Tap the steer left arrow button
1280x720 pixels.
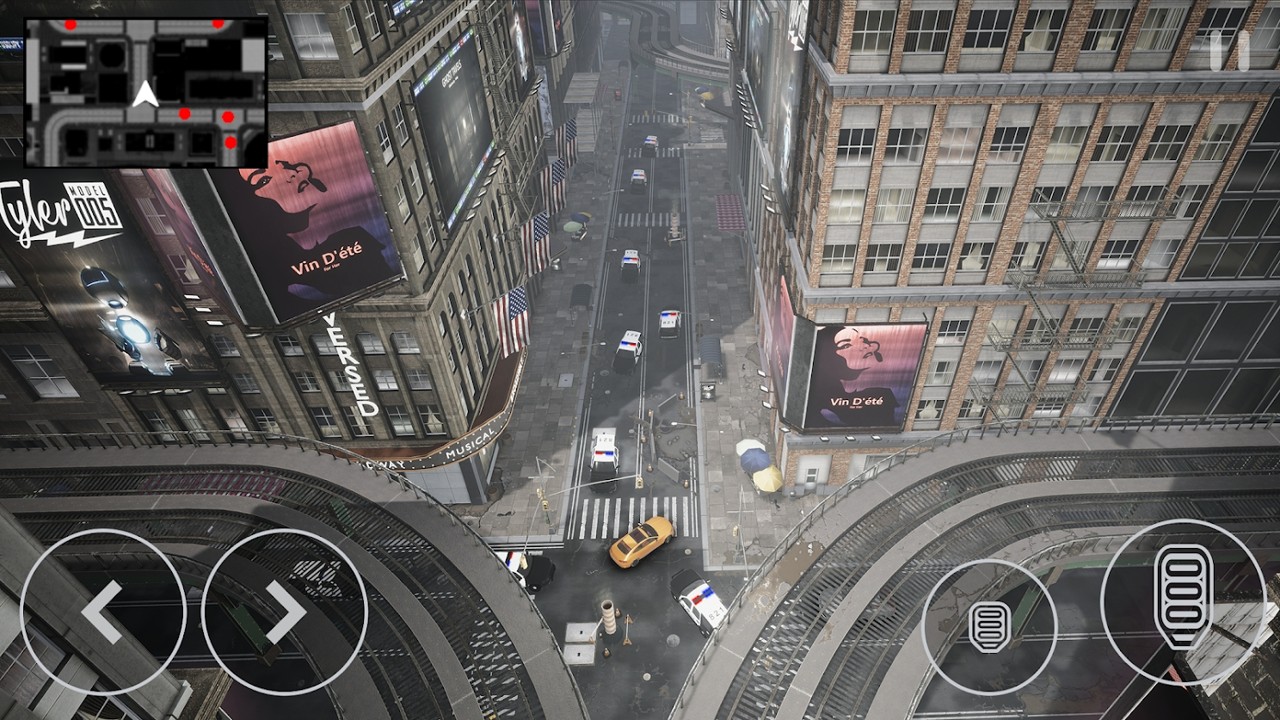pos(102,612)
